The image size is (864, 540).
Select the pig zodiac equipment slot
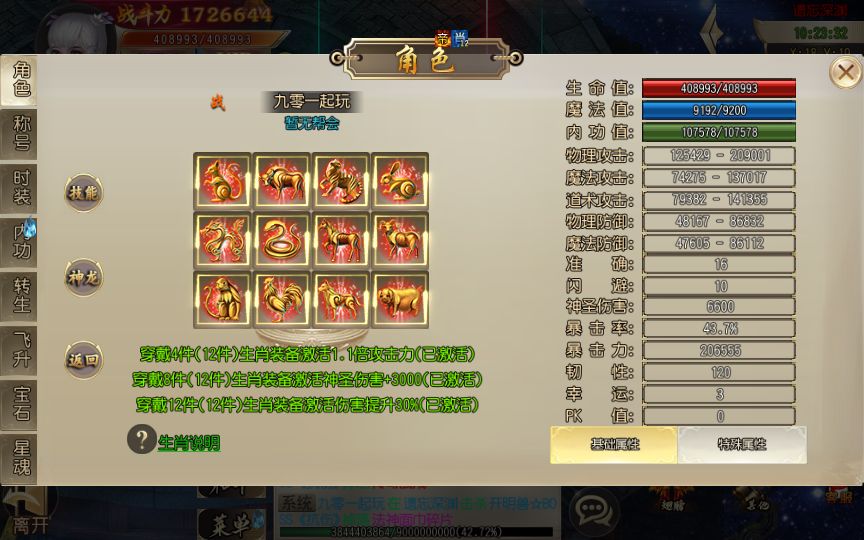pos(399,299)
